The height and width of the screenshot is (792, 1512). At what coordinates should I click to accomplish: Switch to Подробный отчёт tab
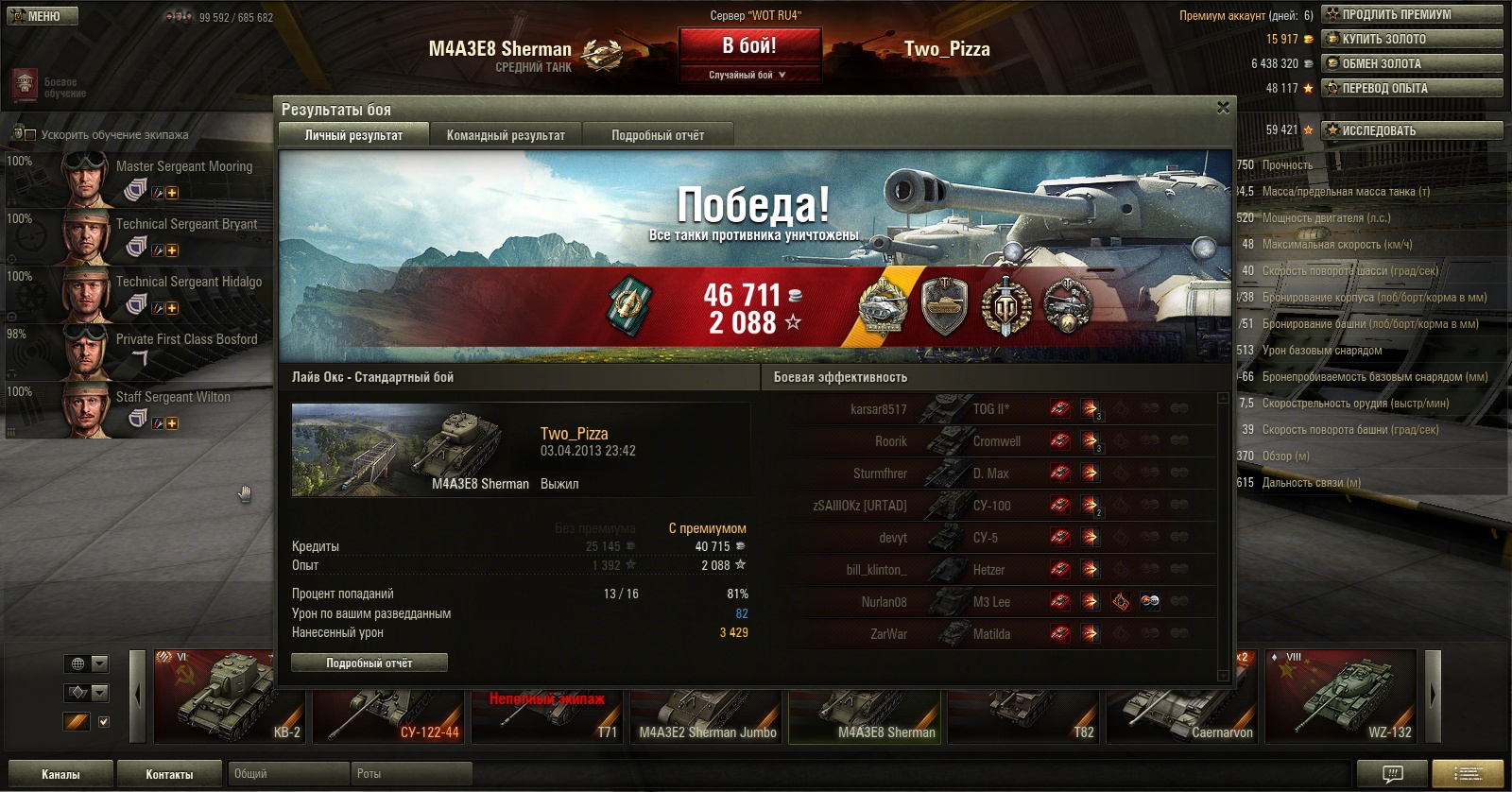click(658, 135)
